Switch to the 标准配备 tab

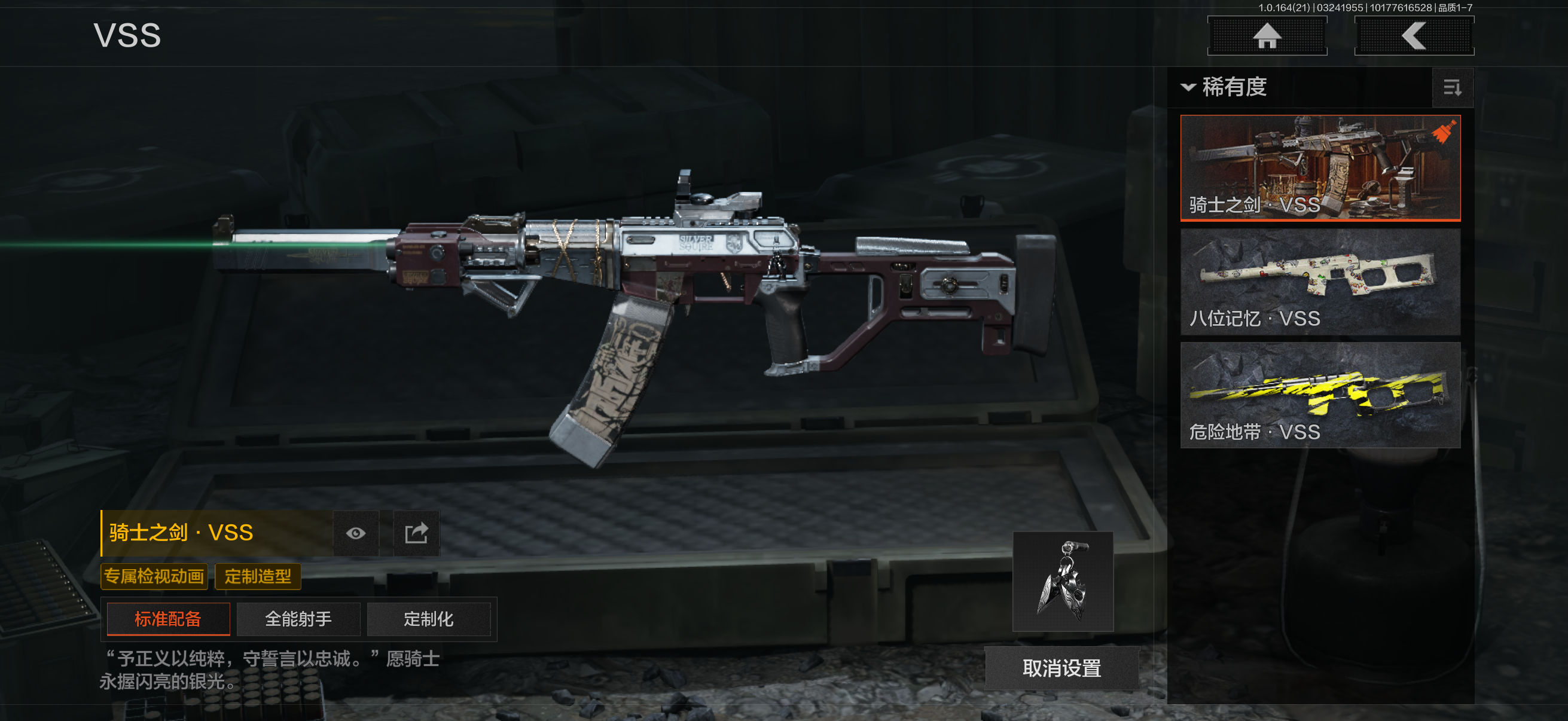(x=168, y=619)
